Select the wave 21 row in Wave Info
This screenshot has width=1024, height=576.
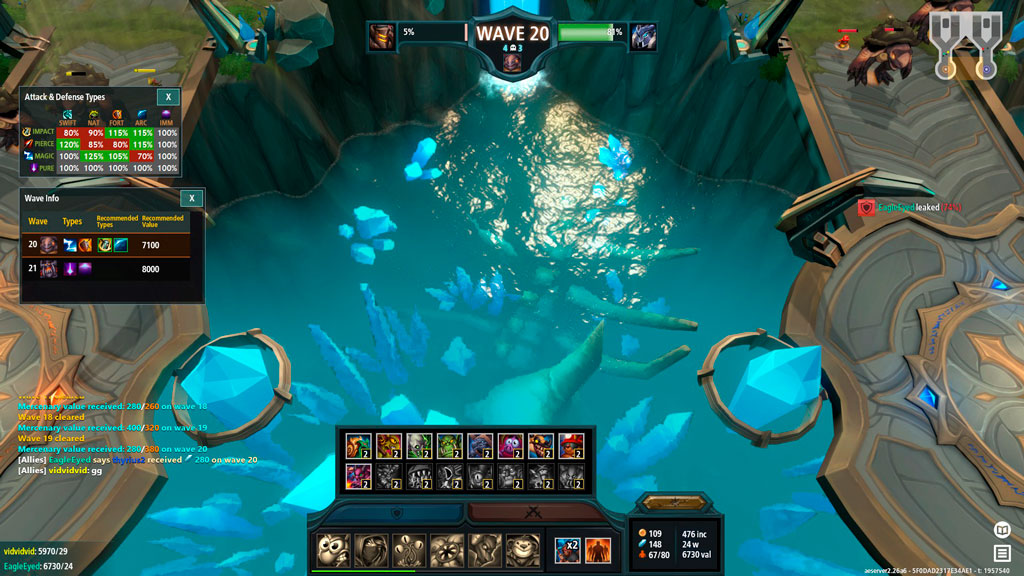112,268
